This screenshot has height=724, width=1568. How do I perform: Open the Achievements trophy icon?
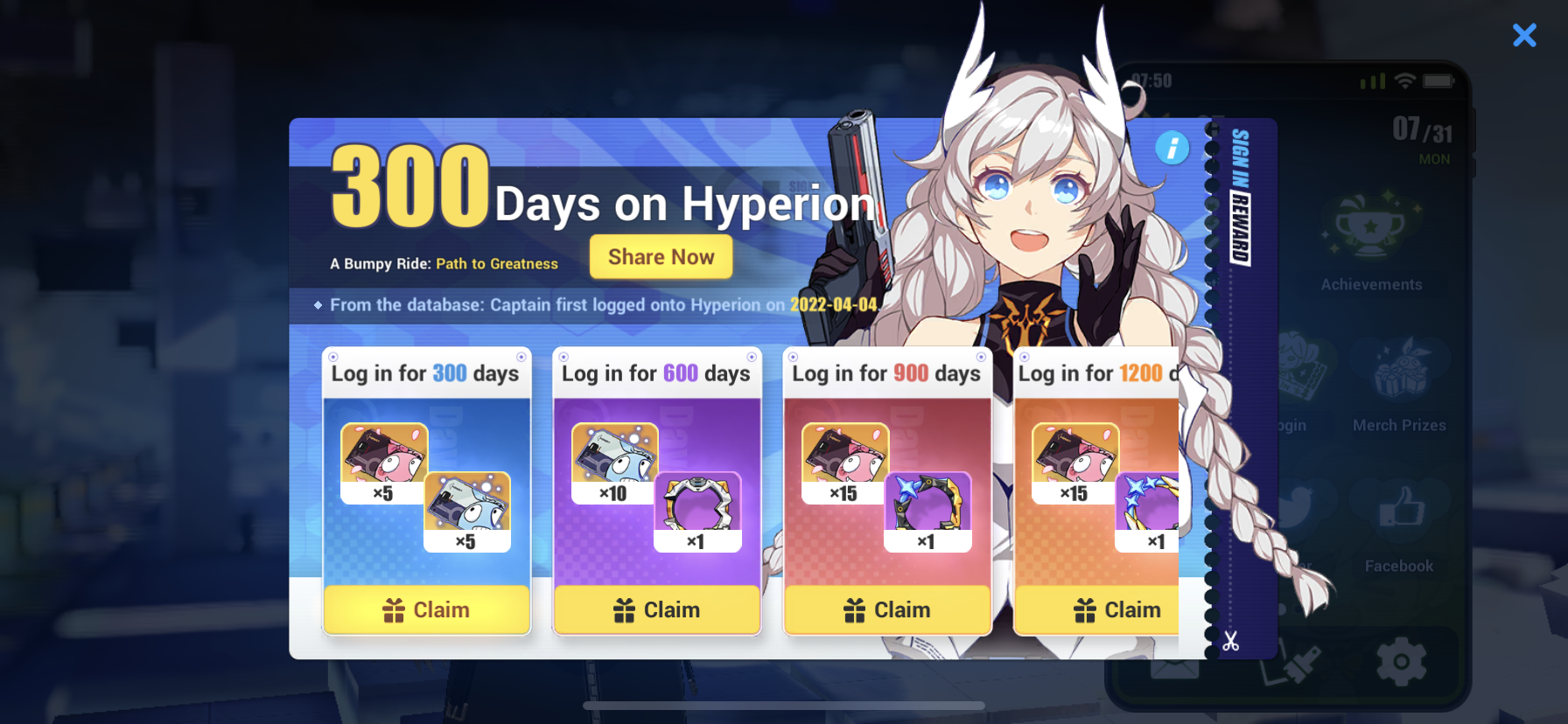point(1371,229)
